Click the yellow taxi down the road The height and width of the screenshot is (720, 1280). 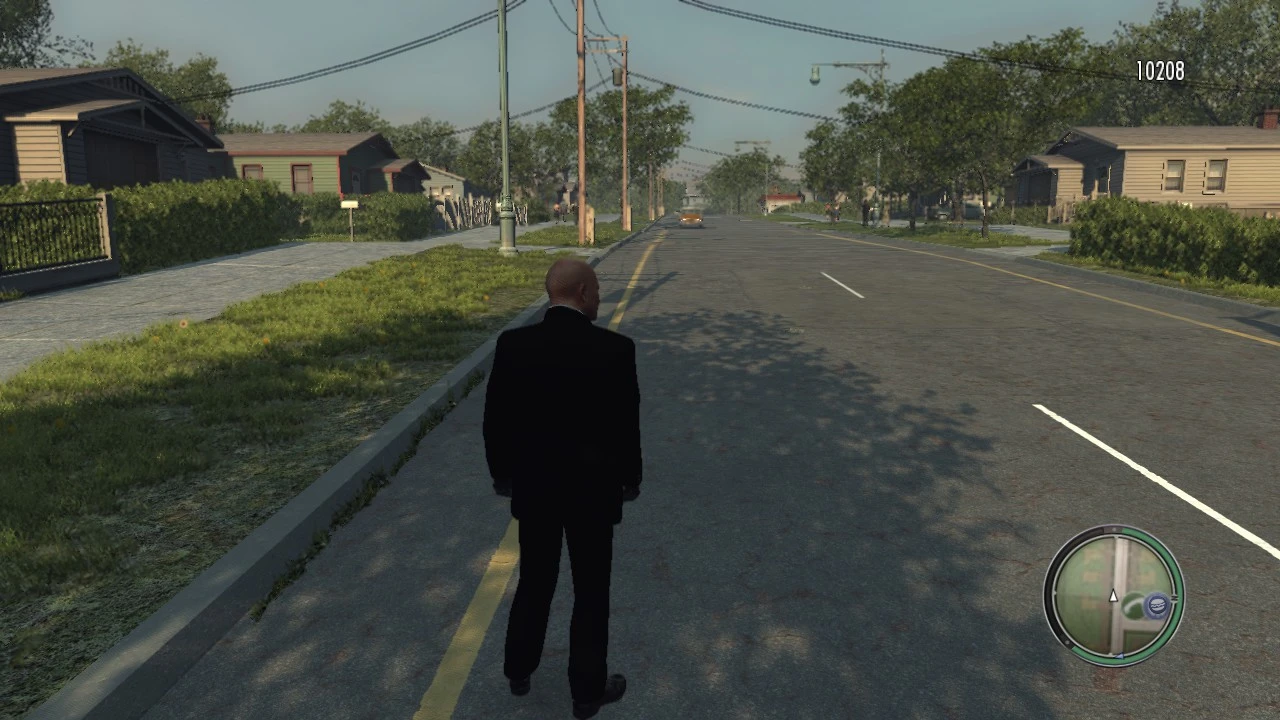coord(692,217)
